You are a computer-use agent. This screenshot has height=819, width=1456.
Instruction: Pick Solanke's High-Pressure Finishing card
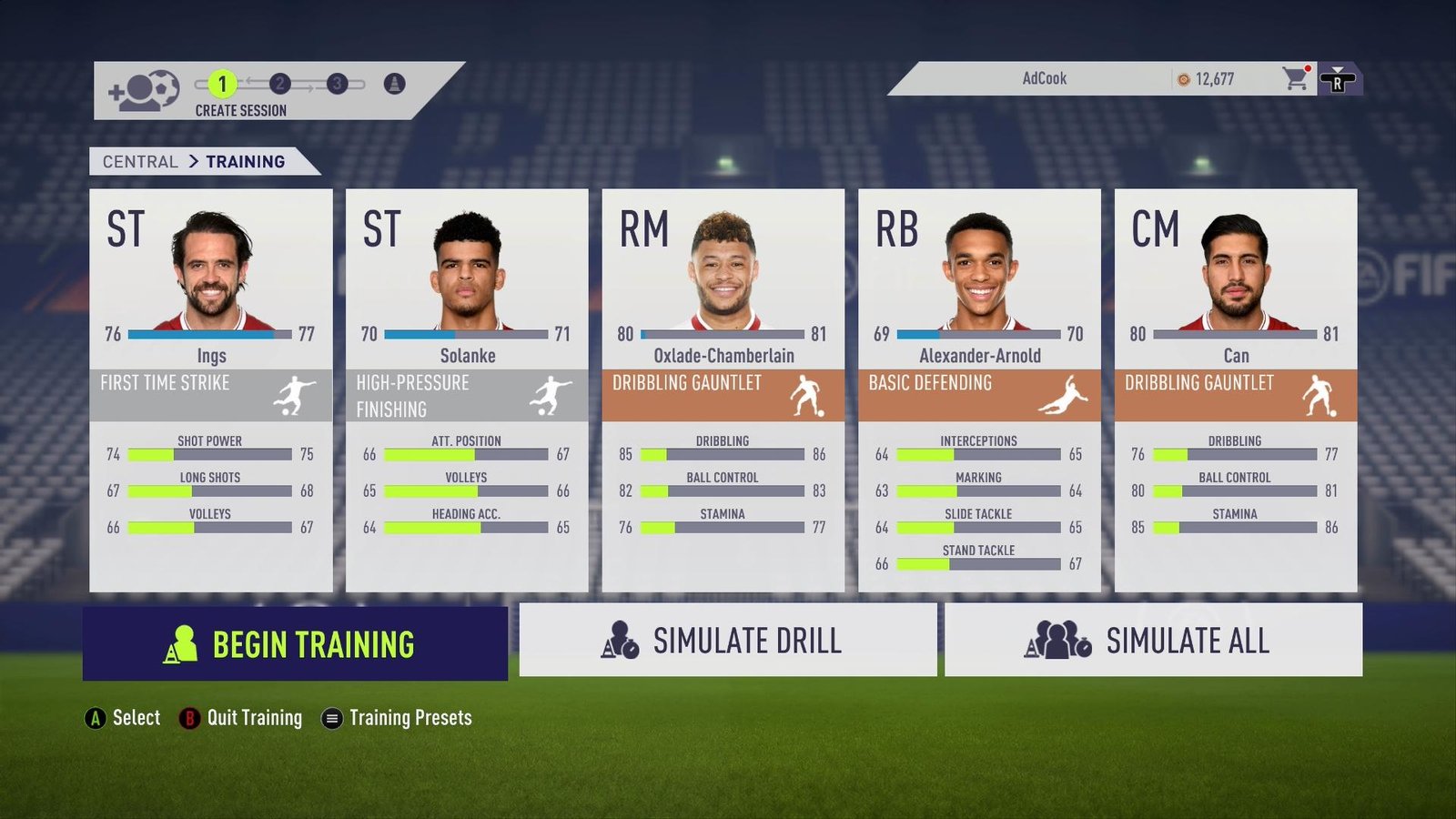coord(467,390)
